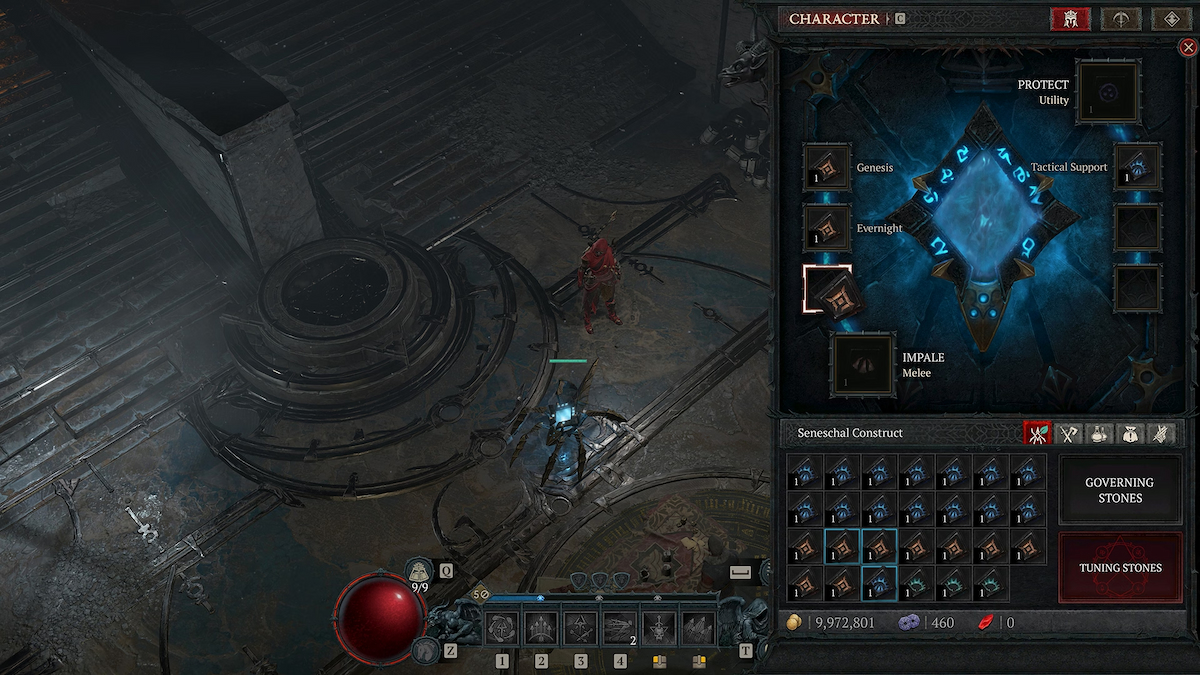The image size is (1200, 675).
Task: Activate the arrow volley skill in slot 2
Action: 541,629
